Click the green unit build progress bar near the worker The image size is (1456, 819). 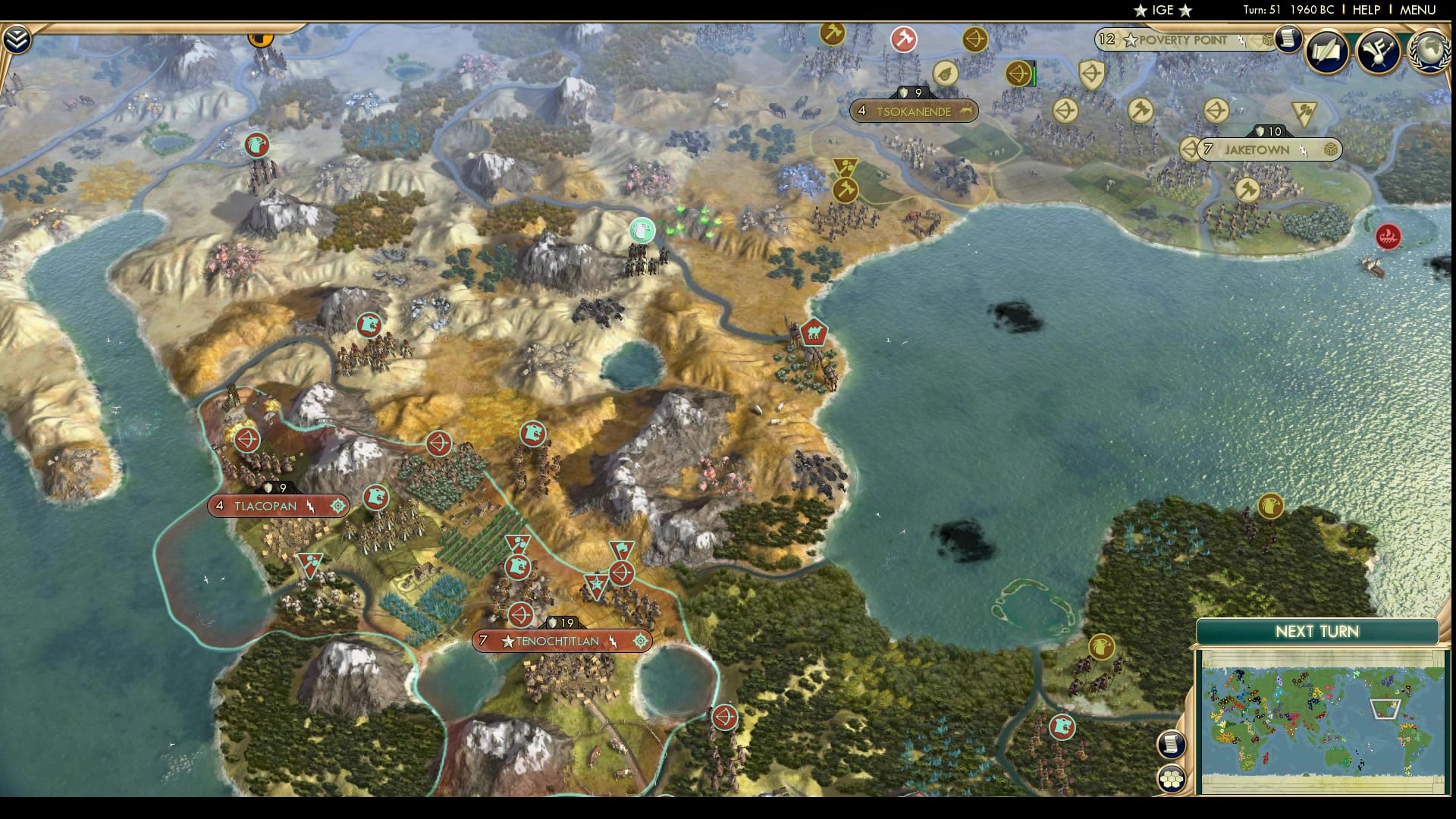(1033, 75)
